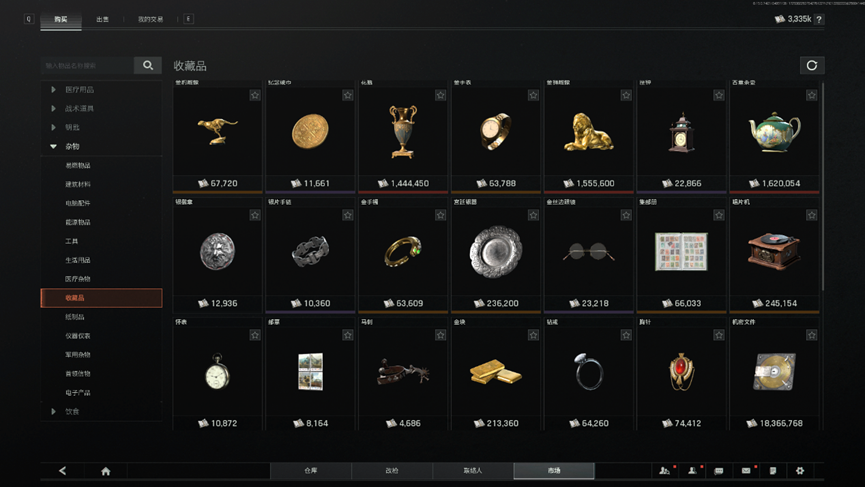This screenshot has width=865, height=487.
Task: Expand the 饮食 food and drink category
Action: pyautogui.click(x=73, y=411)
